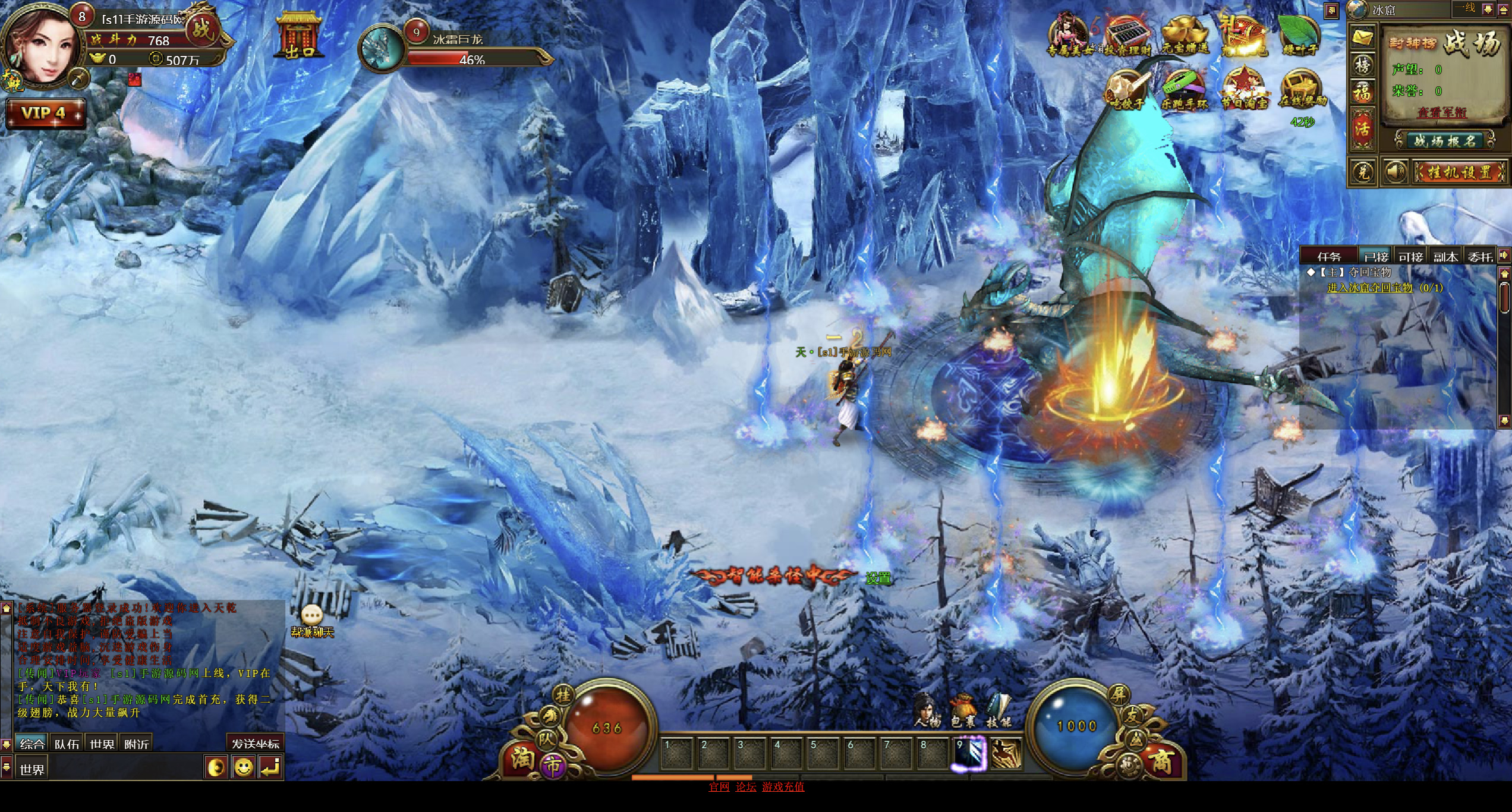Open the 挂机设置 auto-battle settings
Screen dimensions: 1512x812
click(x=1460, y=172)
